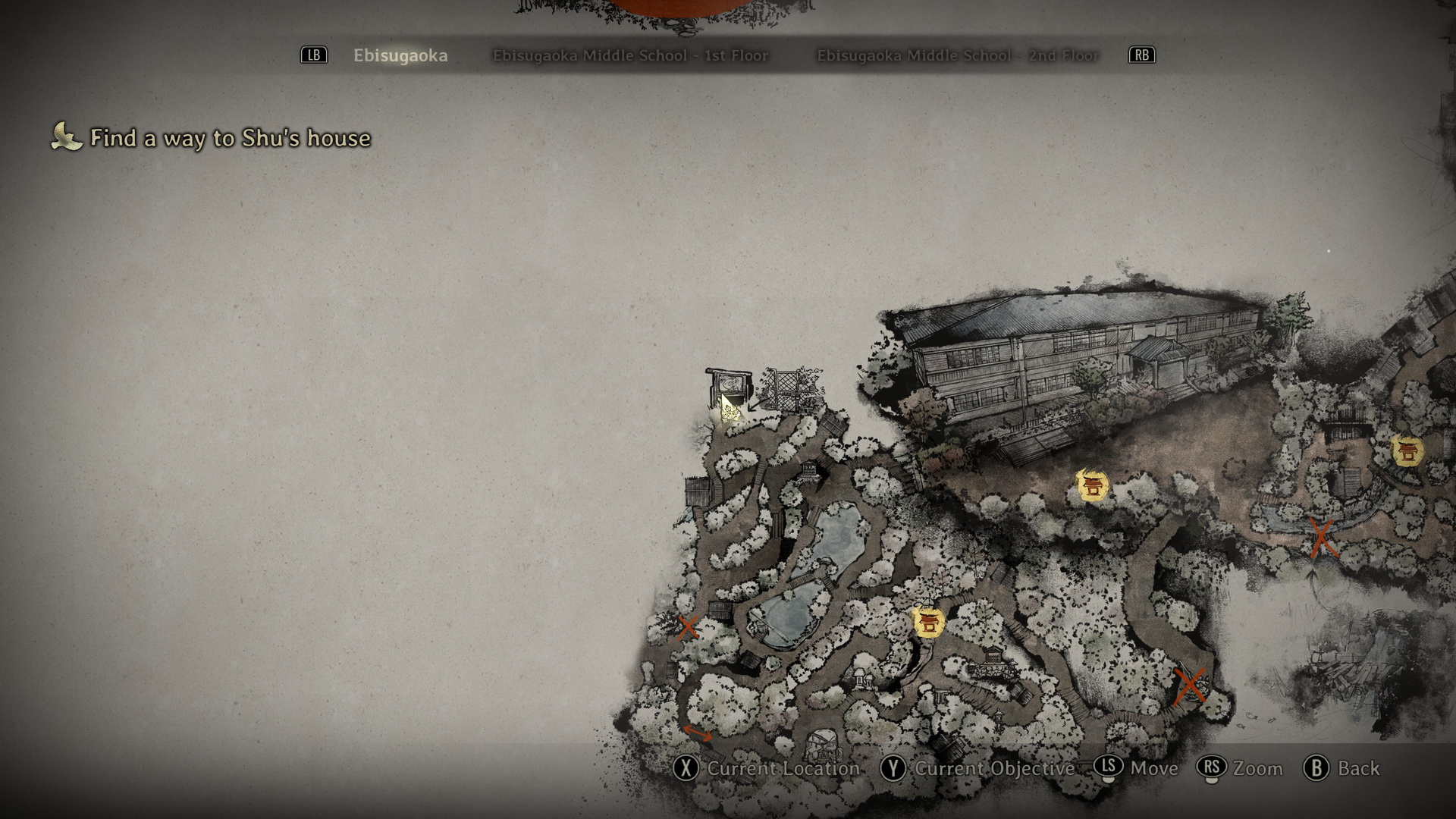Click the red double-arrow map marker
This screenshot has width=1456, height=819.
click(x=698, y=733)
